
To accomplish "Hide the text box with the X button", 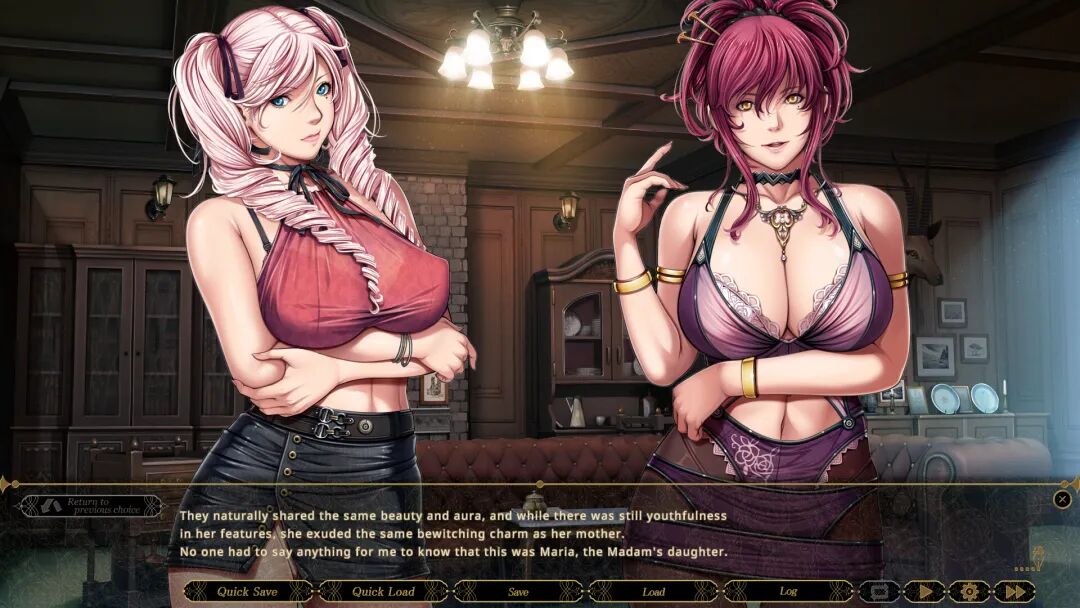I will pos(1062,499).
